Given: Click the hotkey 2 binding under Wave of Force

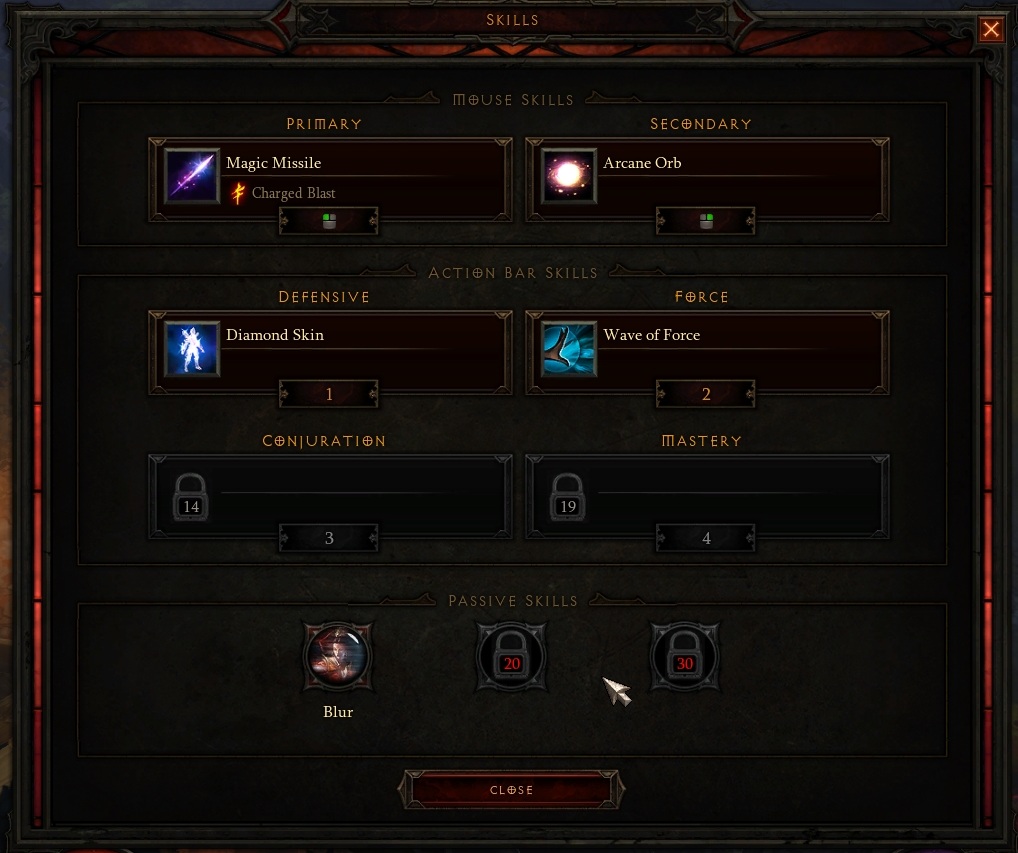Looking at the screenshot, I should pyautogui.click(x=706, y=394).
